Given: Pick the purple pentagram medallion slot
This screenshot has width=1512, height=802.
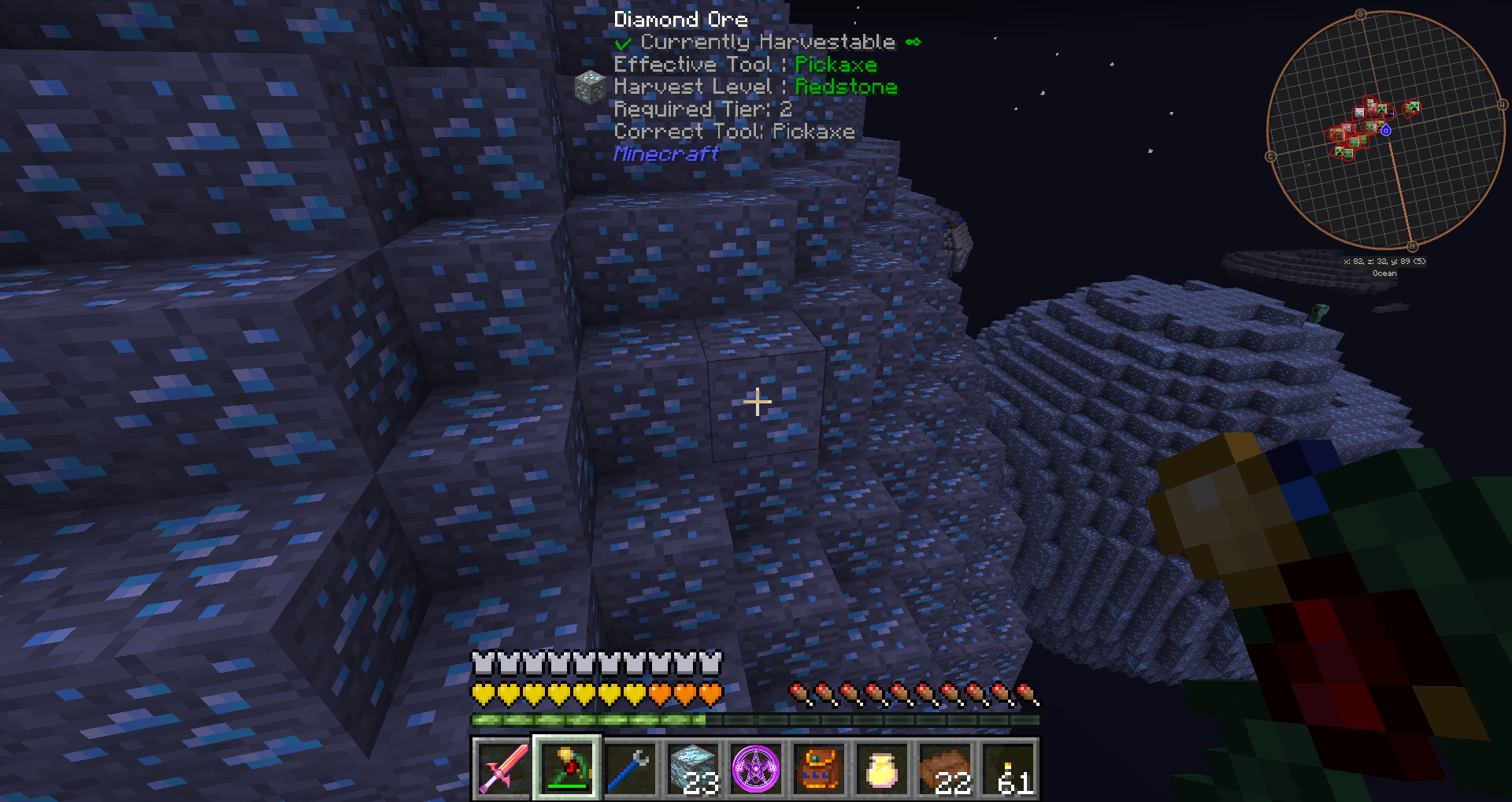Looking at the screenshot, I should [x=756, y=768].
